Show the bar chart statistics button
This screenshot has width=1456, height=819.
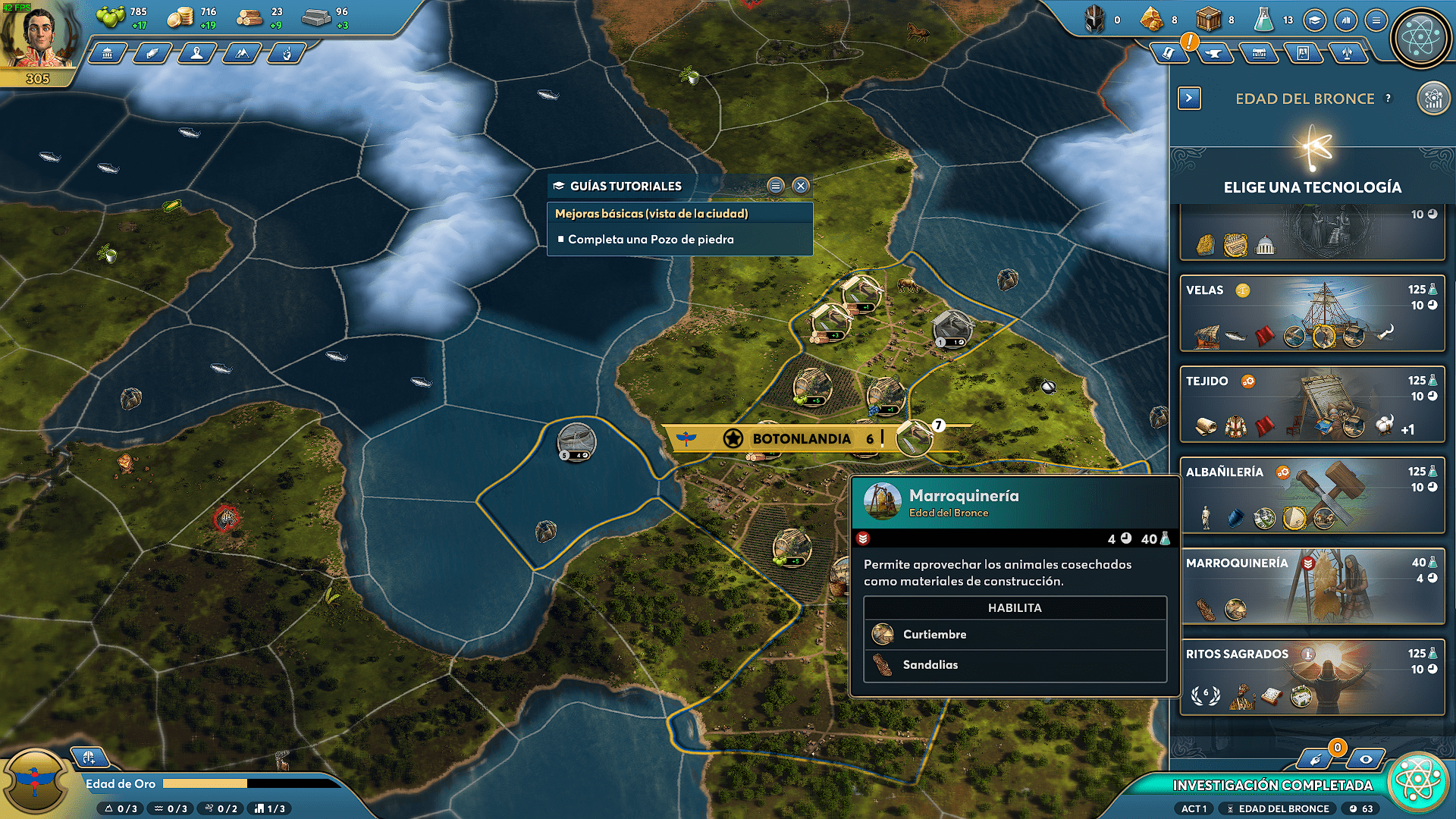1345,20
